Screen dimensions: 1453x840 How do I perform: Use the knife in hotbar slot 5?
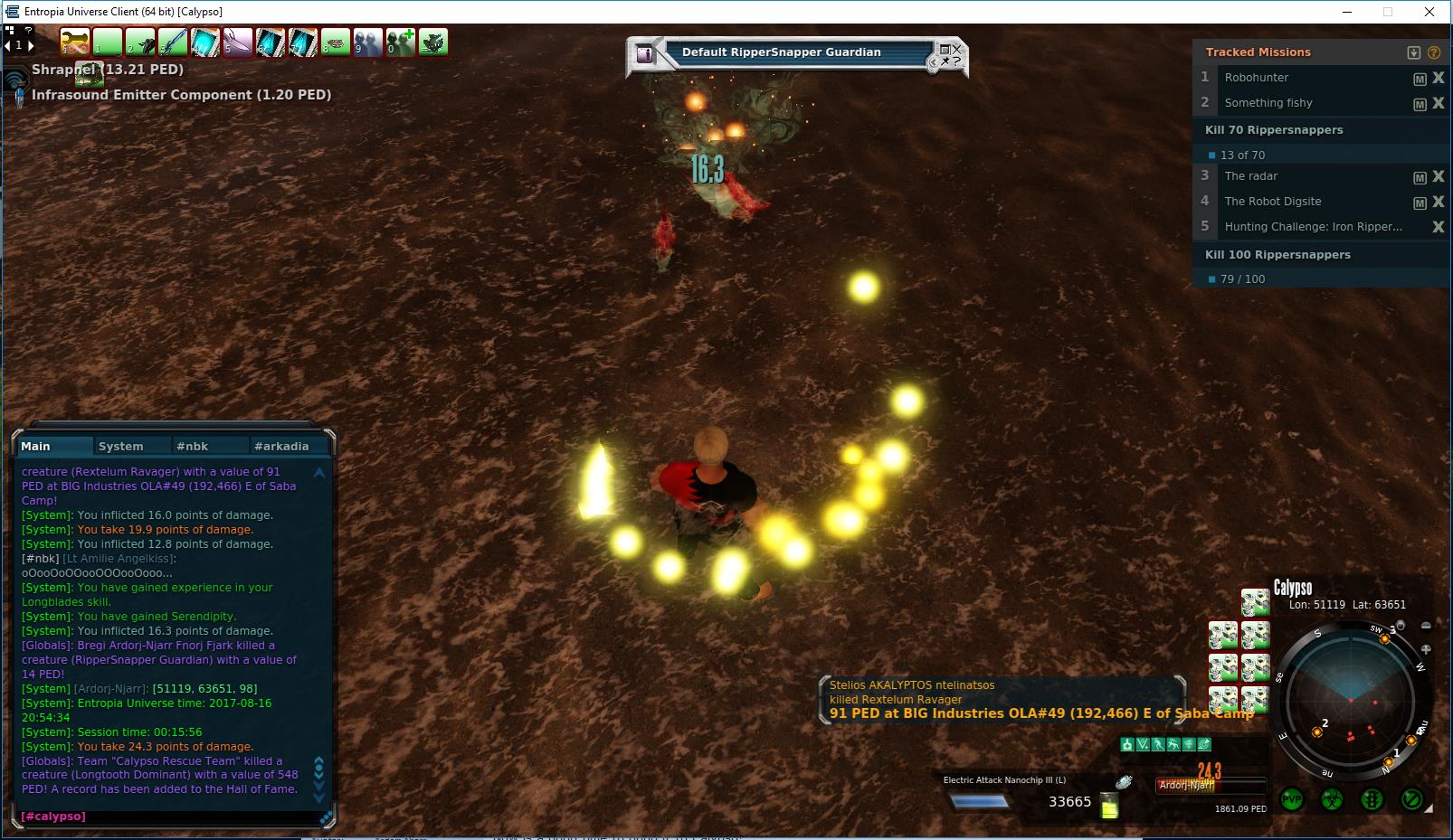point(237,42)
